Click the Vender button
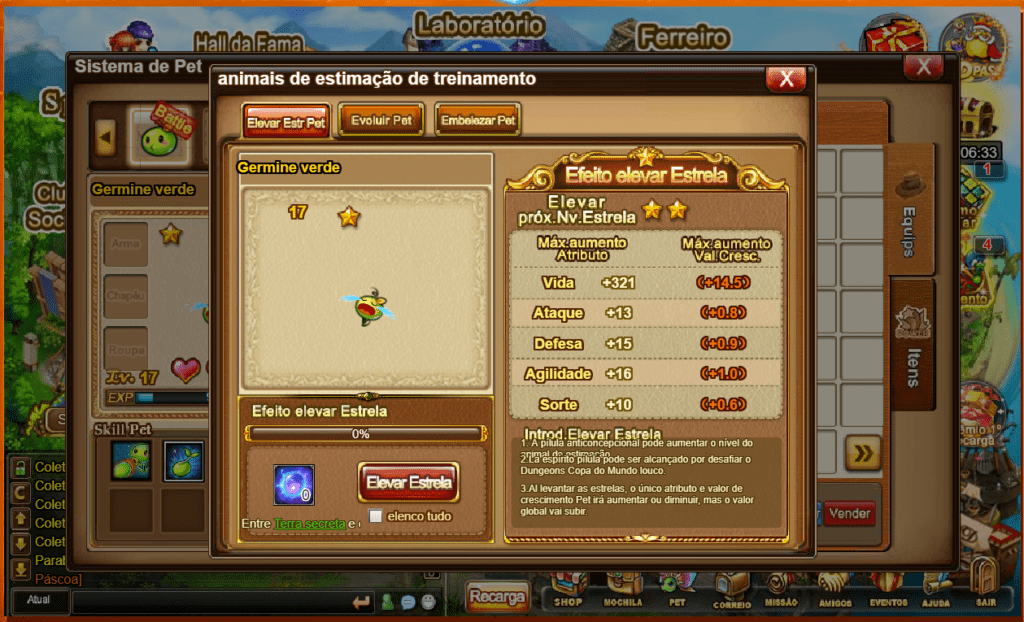 [x=849, y=514]
